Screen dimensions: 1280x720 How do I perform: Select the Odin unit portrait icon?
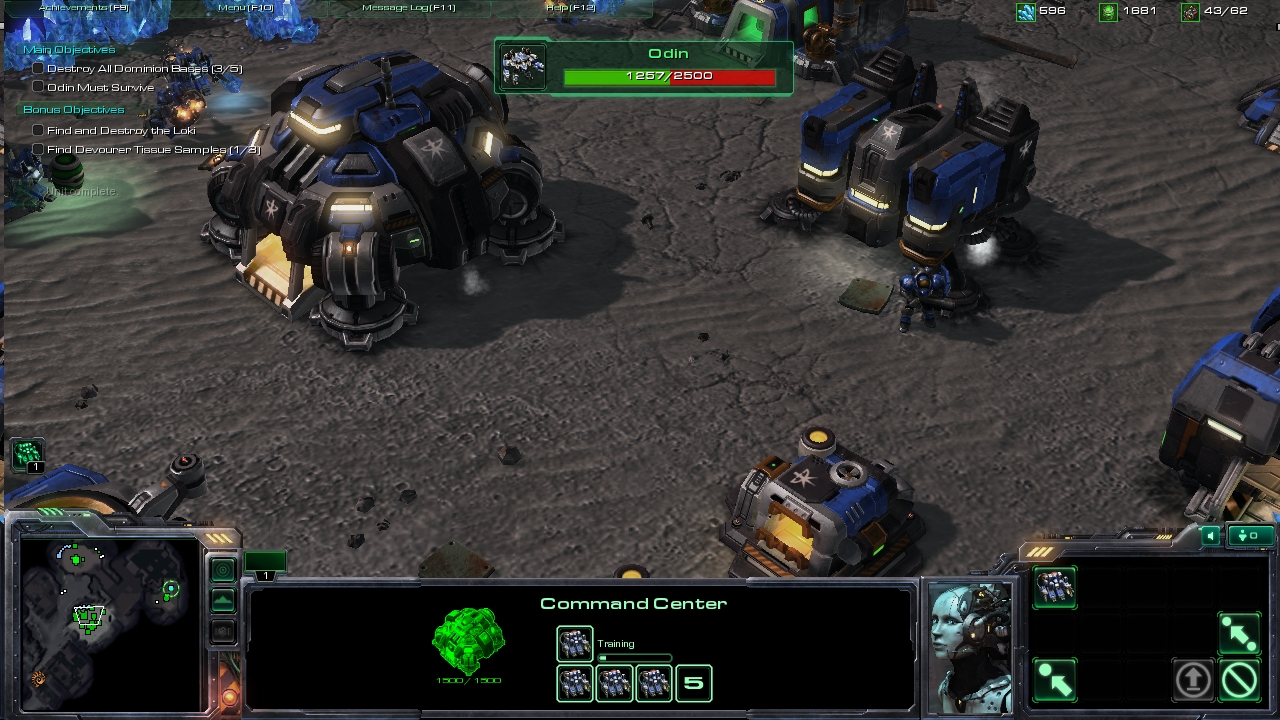tap(523, 67)
